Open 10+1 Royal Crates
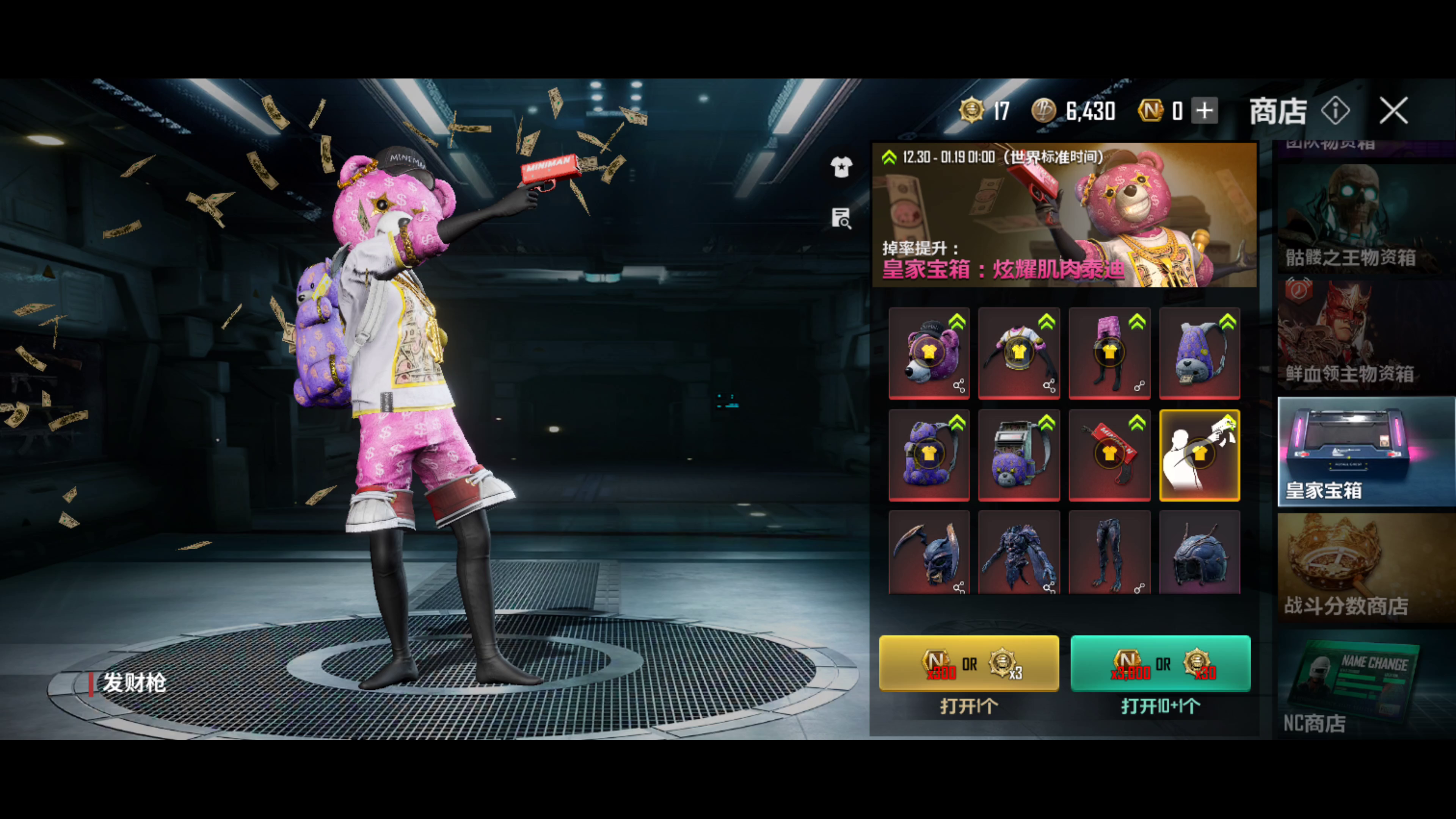This screenshot has height=819, width=1456. coord(1160,663)
